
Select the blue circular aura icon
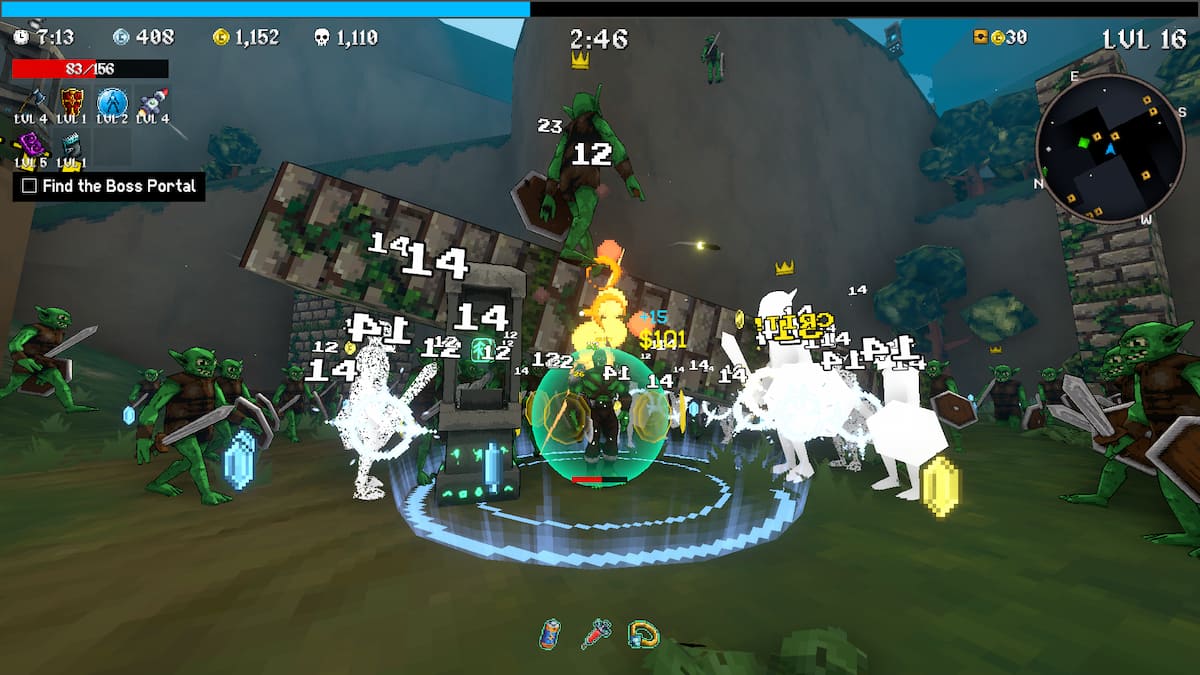(x=111, y=101)
